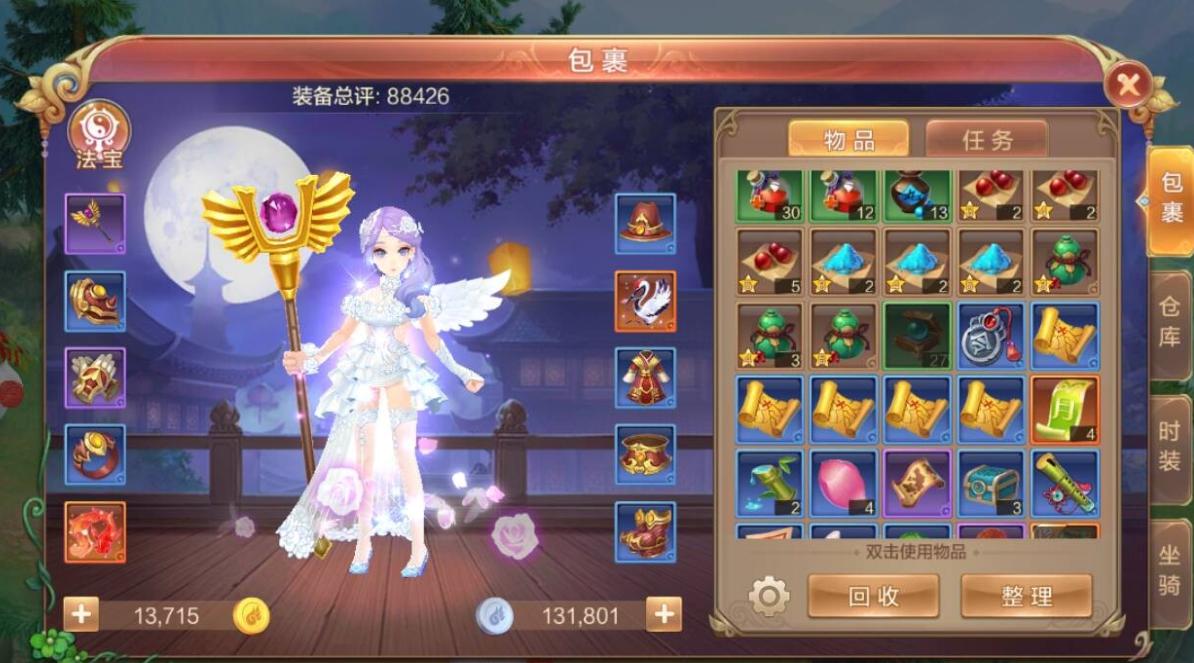Switch to the 任务 tab
This screenshot has width=1194, height=663.
coord(986,140)
